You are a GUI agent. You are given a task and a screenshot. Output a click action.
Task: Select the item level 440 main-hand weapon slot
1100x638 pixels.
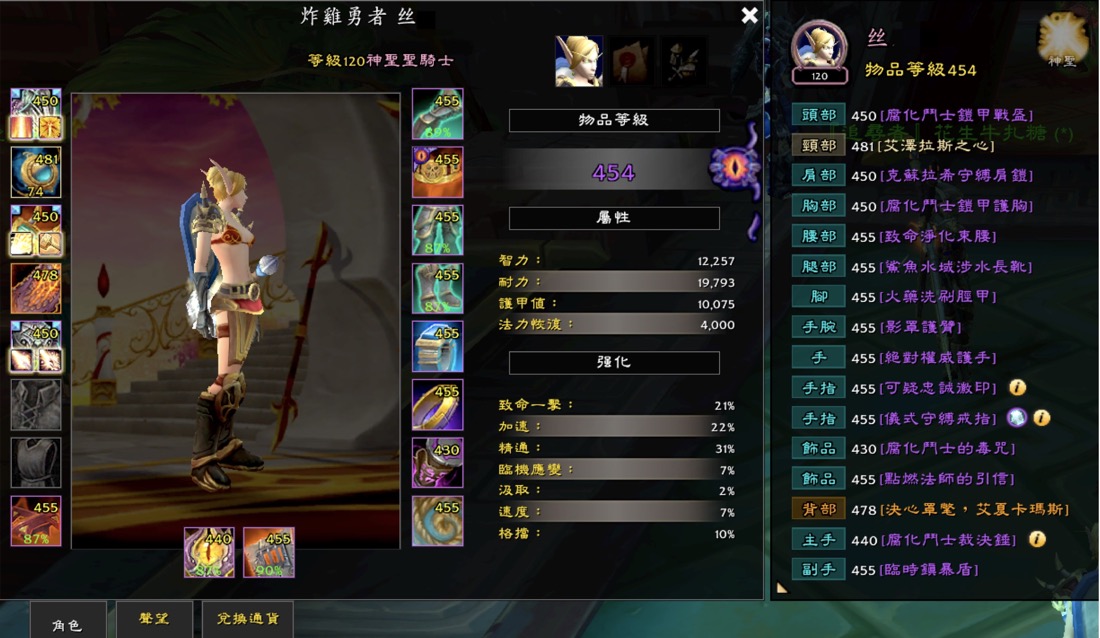(x=209, y=552)
